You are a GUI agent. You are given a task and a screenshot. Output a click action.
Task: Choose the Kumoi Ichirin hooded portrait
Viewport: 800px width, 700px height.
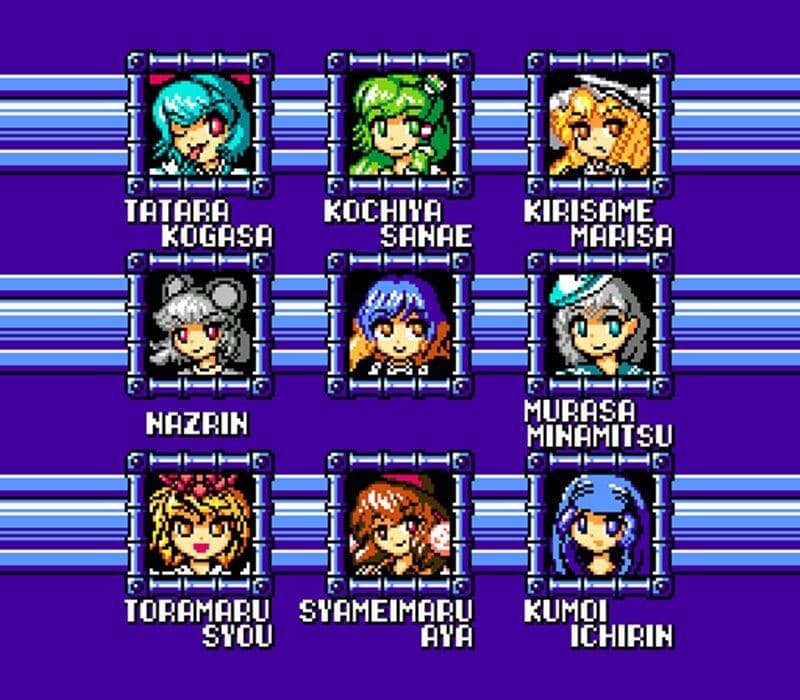[x=600, y=524]
